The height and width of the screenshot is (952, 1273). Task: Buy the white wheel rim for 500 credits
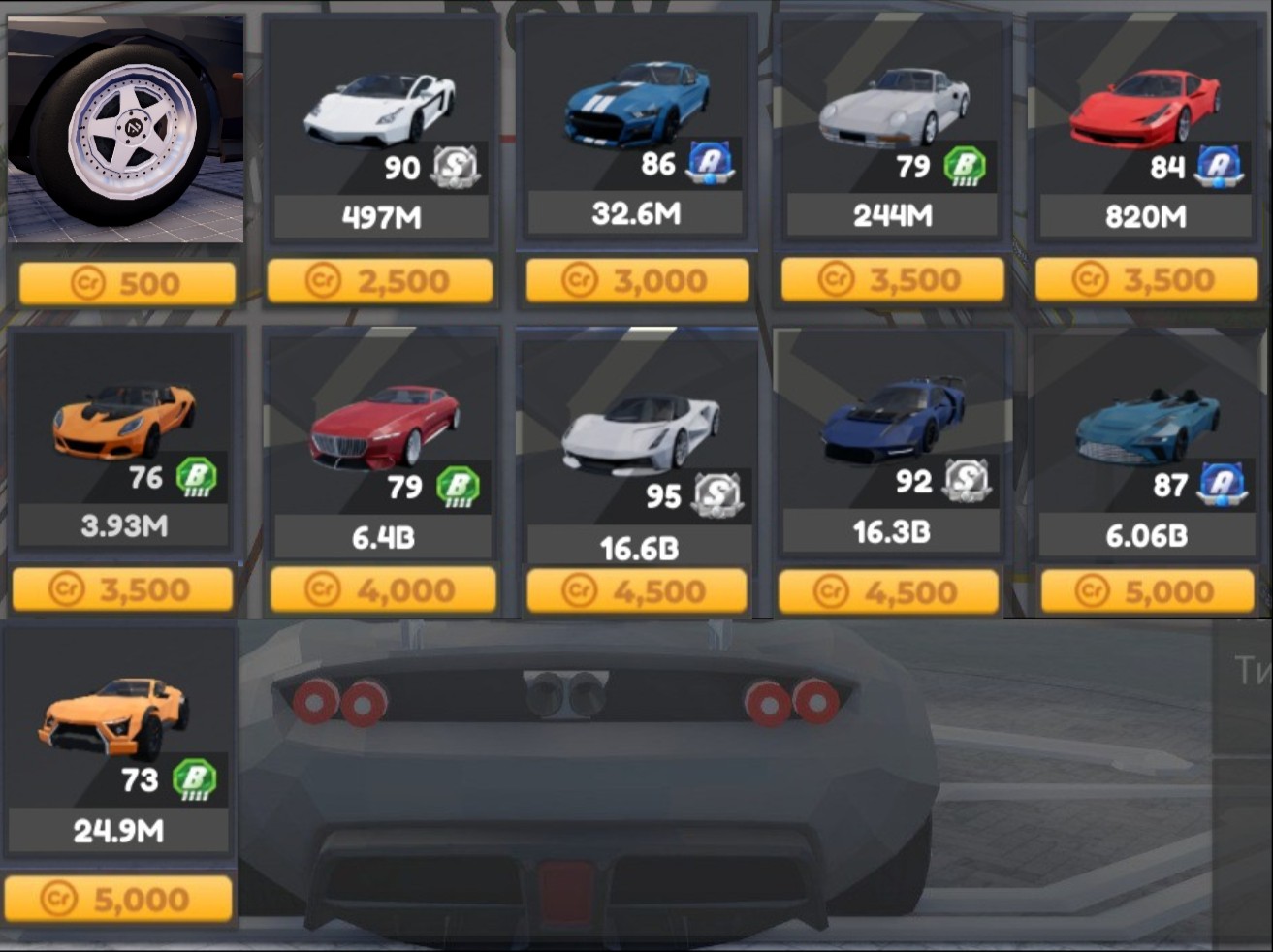(x=127, y=283)
